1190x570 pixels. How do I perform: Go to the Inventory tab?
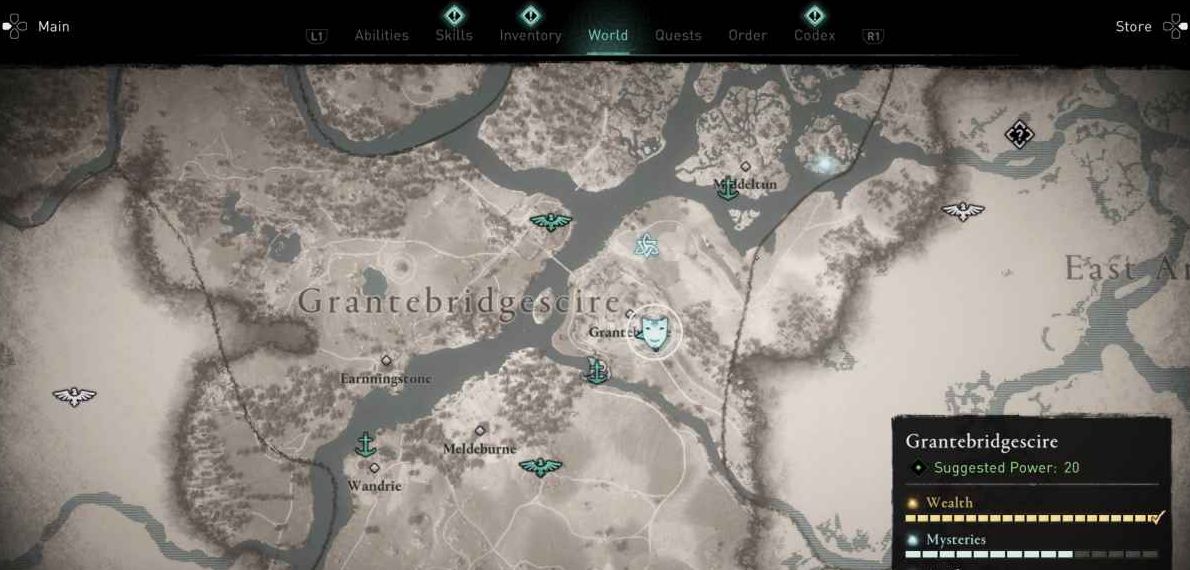point(530,35)
